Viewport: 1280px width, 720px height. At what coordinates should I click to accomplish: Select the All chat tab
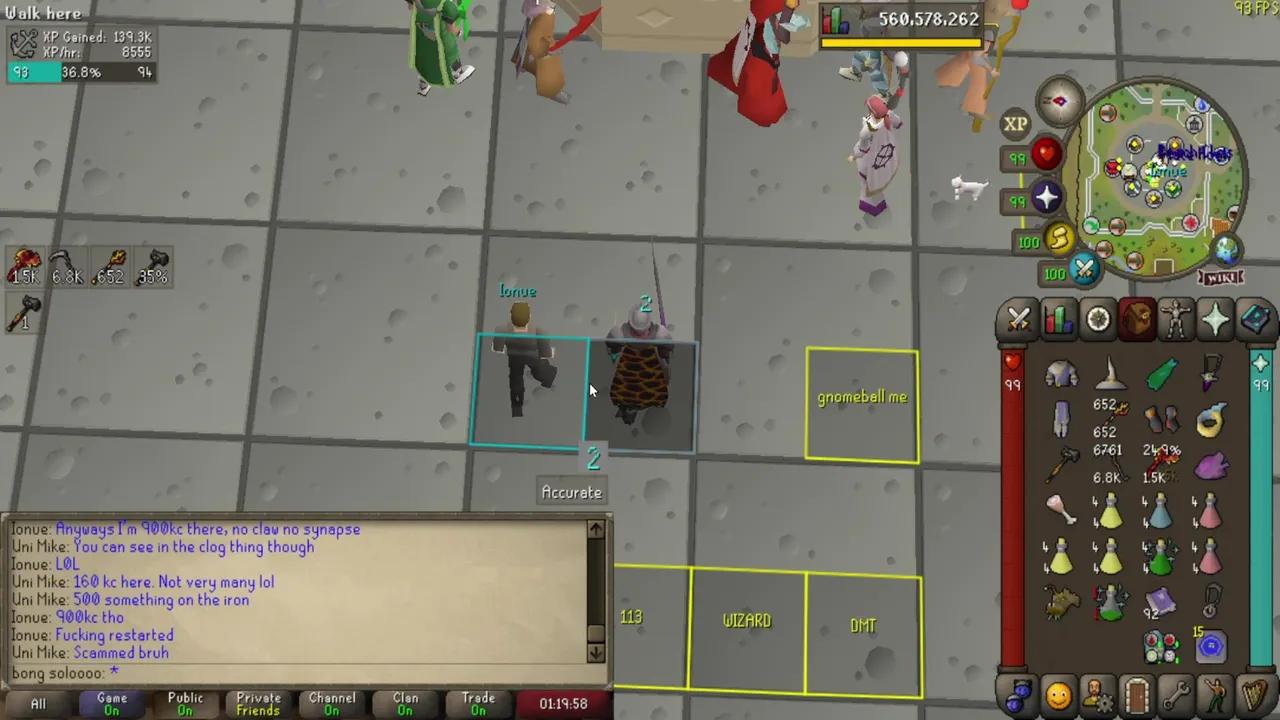click(x=38, y=703)
